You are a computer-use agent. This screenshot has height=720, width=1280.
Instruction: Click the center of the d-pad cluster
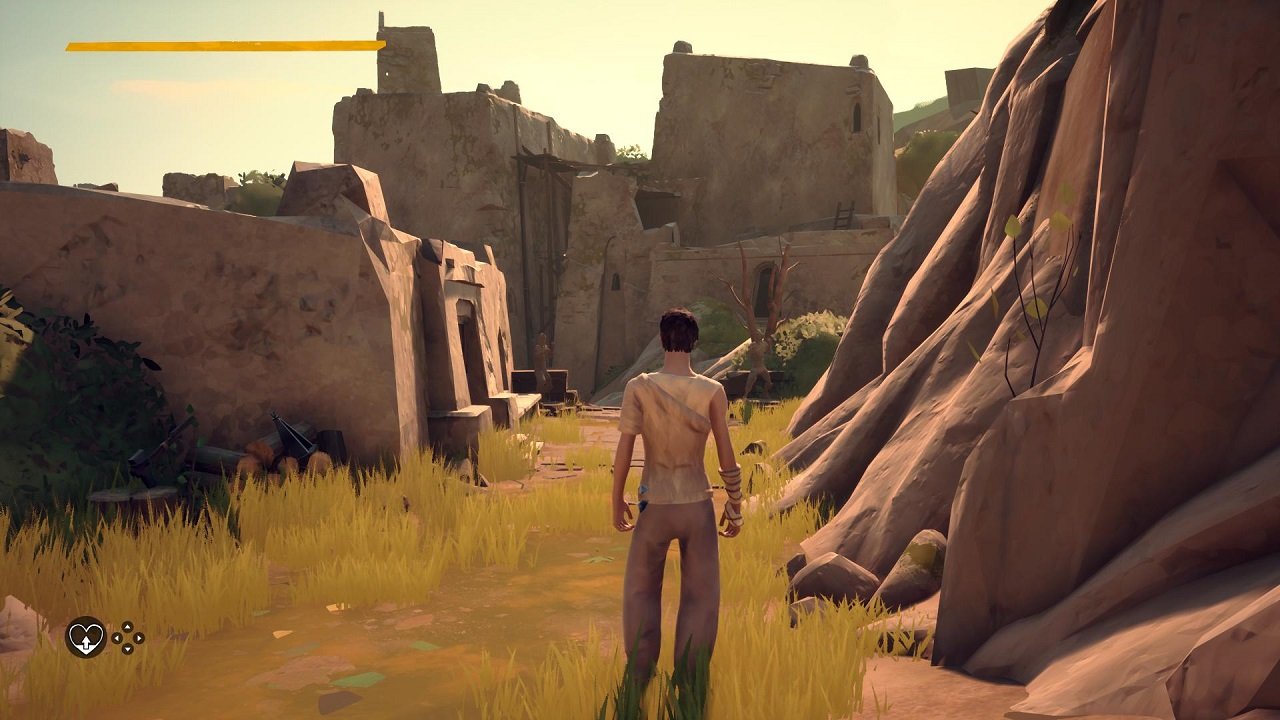tap(127, 638)
